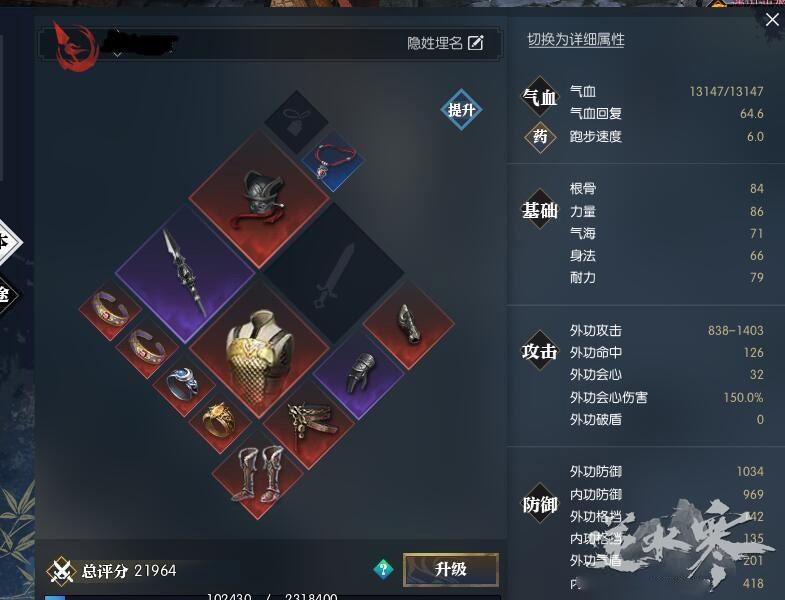The width and height of the screenshot is (785, 600).
Task: Click the 升级 level-up button
Action: [450, 569]
